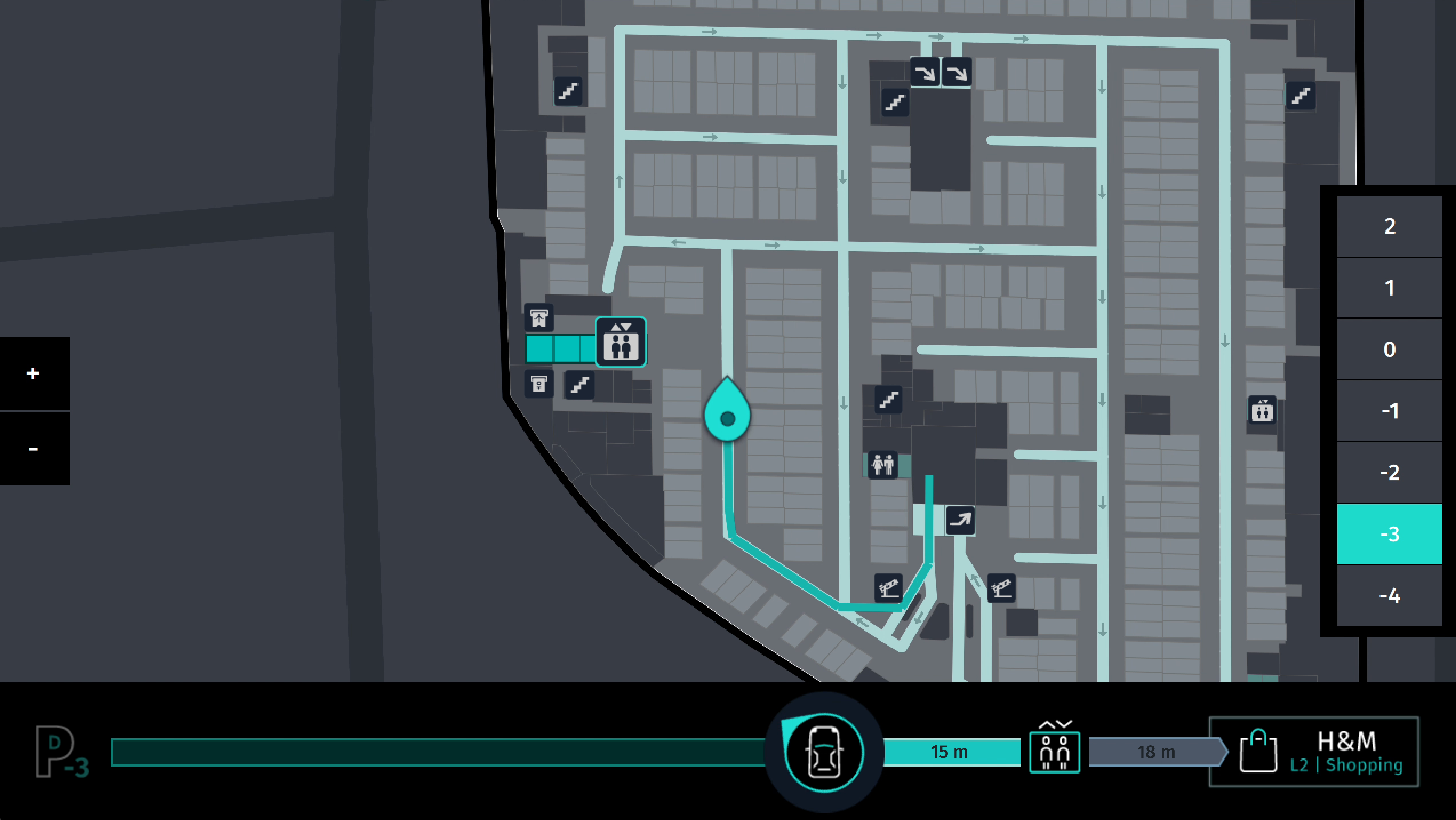The image size is (1456, 820).
Task: Click the car icon on route bar
Action: coord(824,752)
